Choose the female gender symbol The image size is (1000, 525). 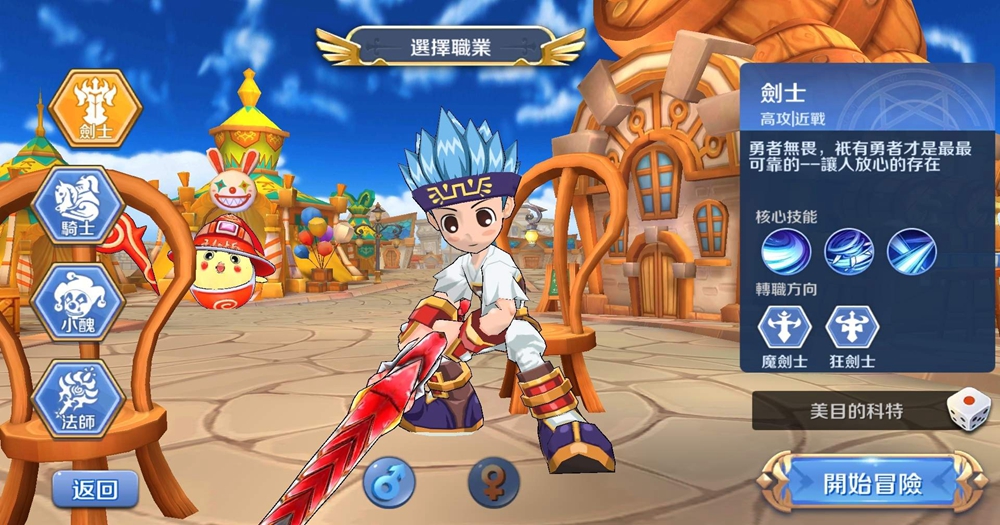coord(494,484)
